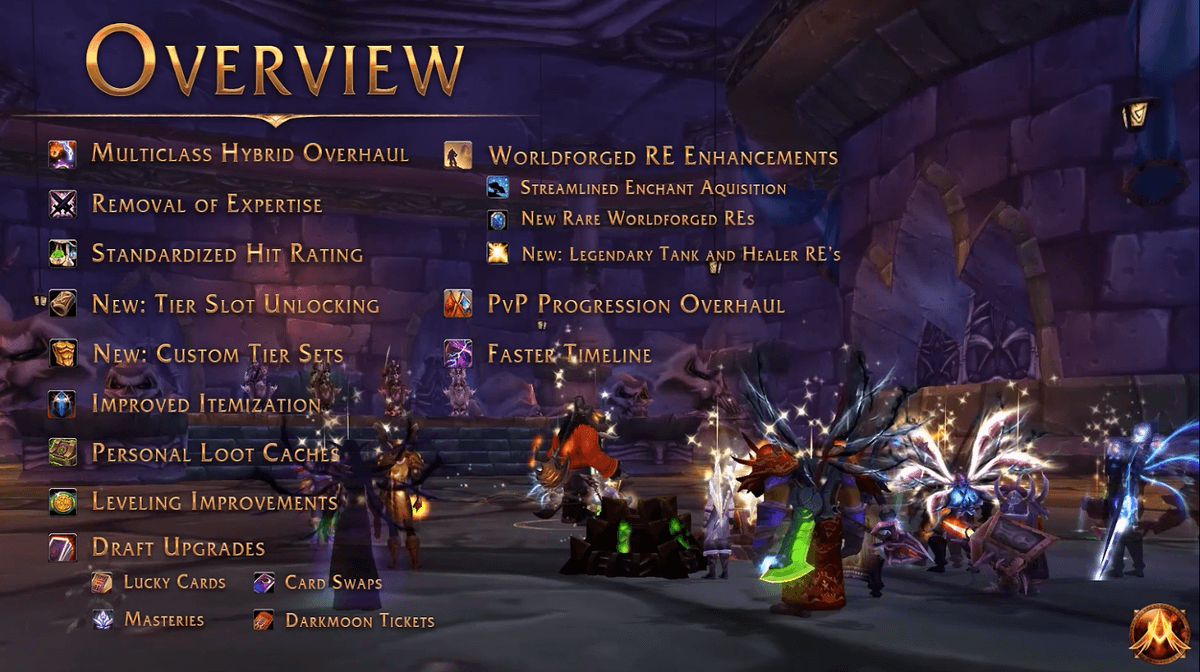The image size is (1200, 672).
Task: Open New: Custom Tier Sets
Action: (217, 354)
